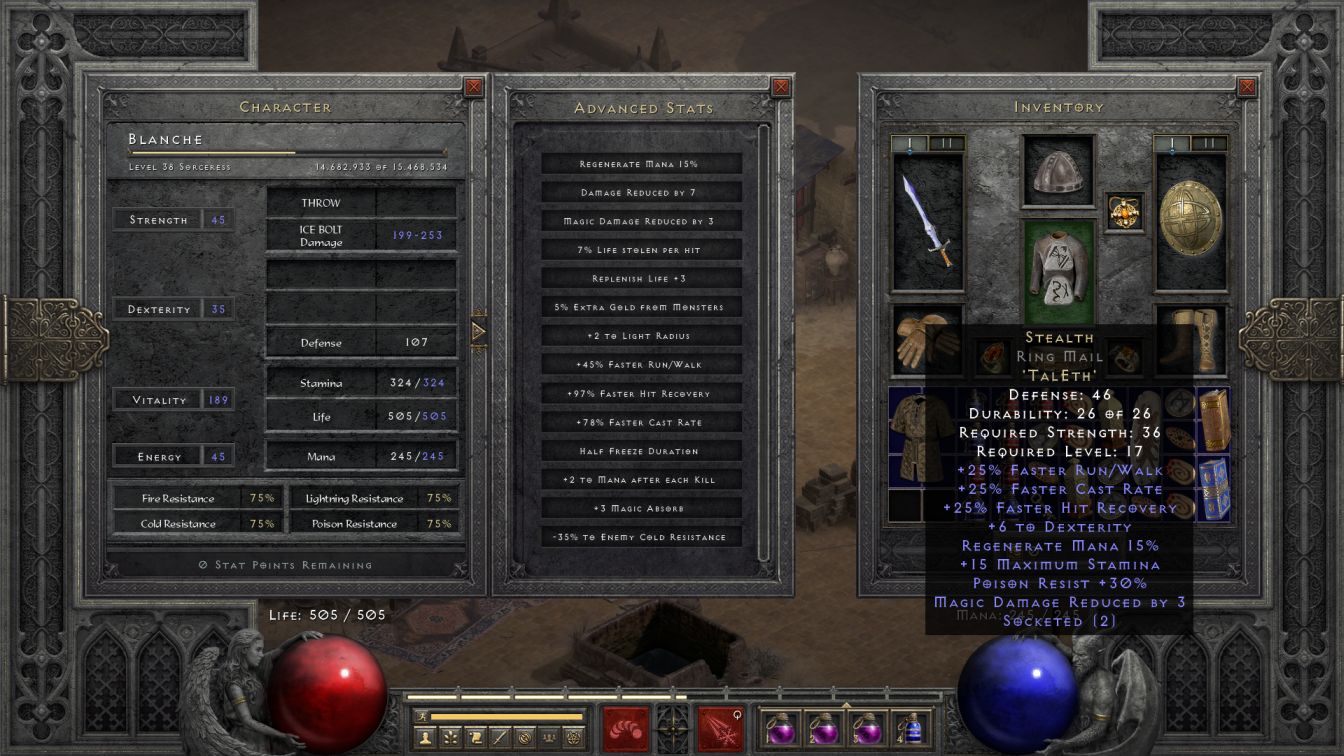Use the purple potion in belt slot 1
Screen dimensions: 1344x756
tap(779, 727)
